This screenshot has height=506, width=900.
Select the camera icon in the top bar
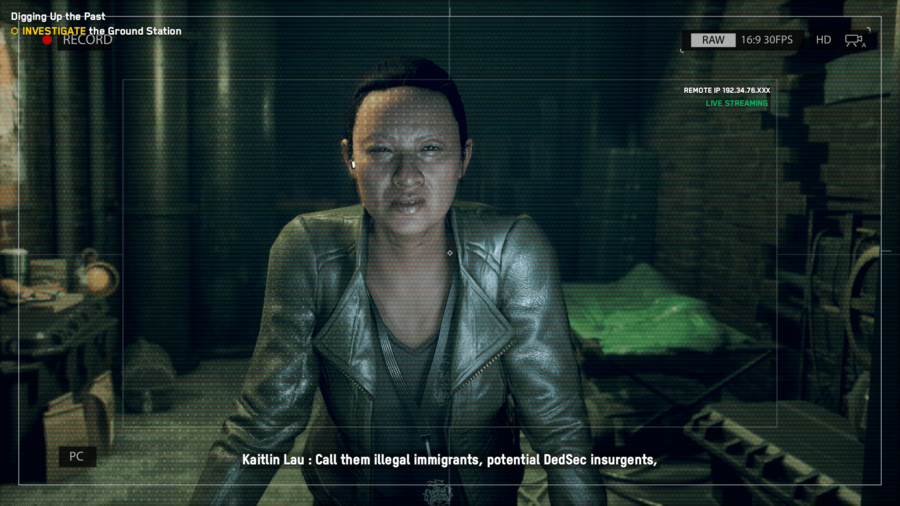tap(854, 40)
